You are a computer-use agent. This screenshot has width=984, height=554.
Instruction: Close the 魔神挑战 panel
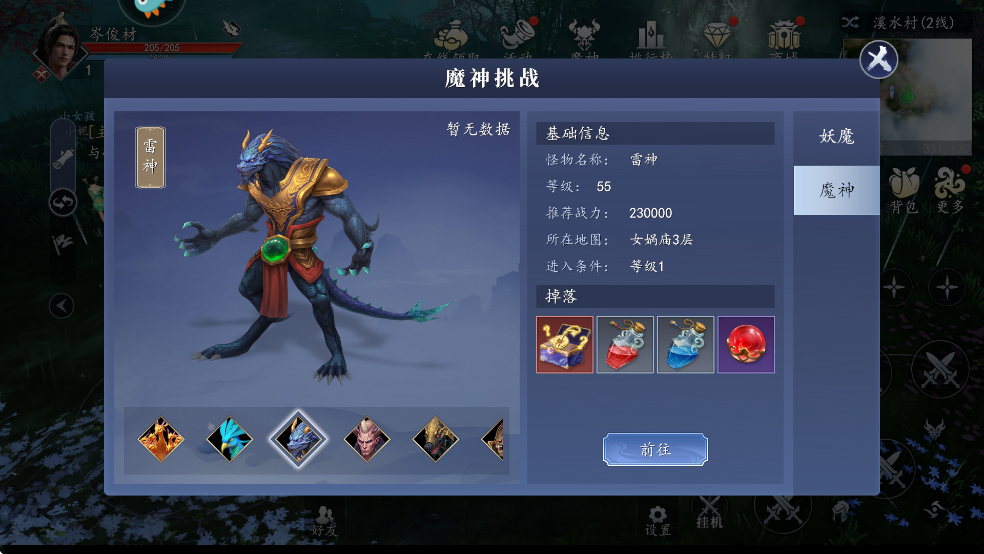pyautogui.click(x=879, y=60)
